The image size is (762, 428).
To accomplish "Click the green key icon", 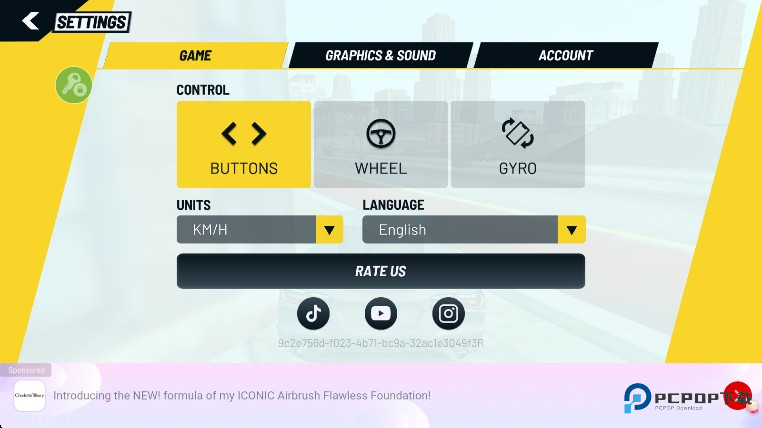I will click(73, 85).
